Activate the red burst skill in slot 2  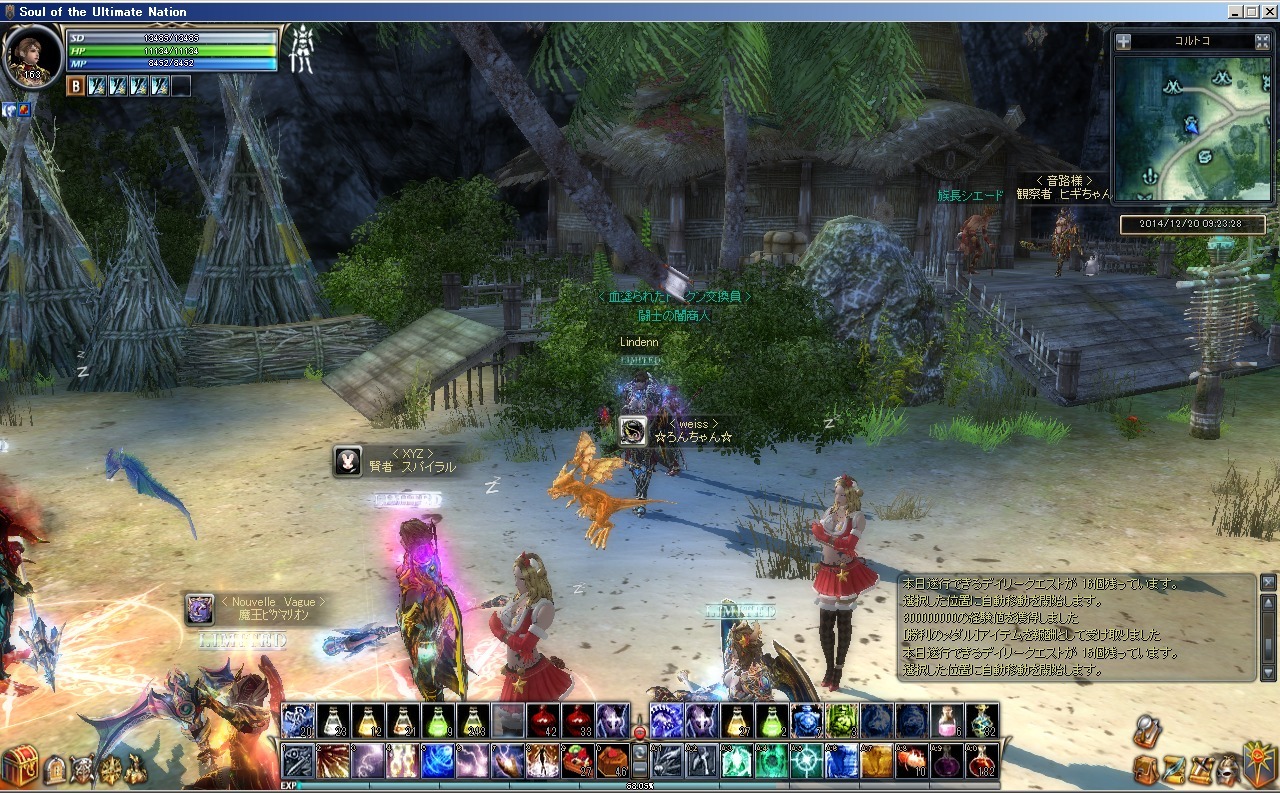tap(333, 761)
